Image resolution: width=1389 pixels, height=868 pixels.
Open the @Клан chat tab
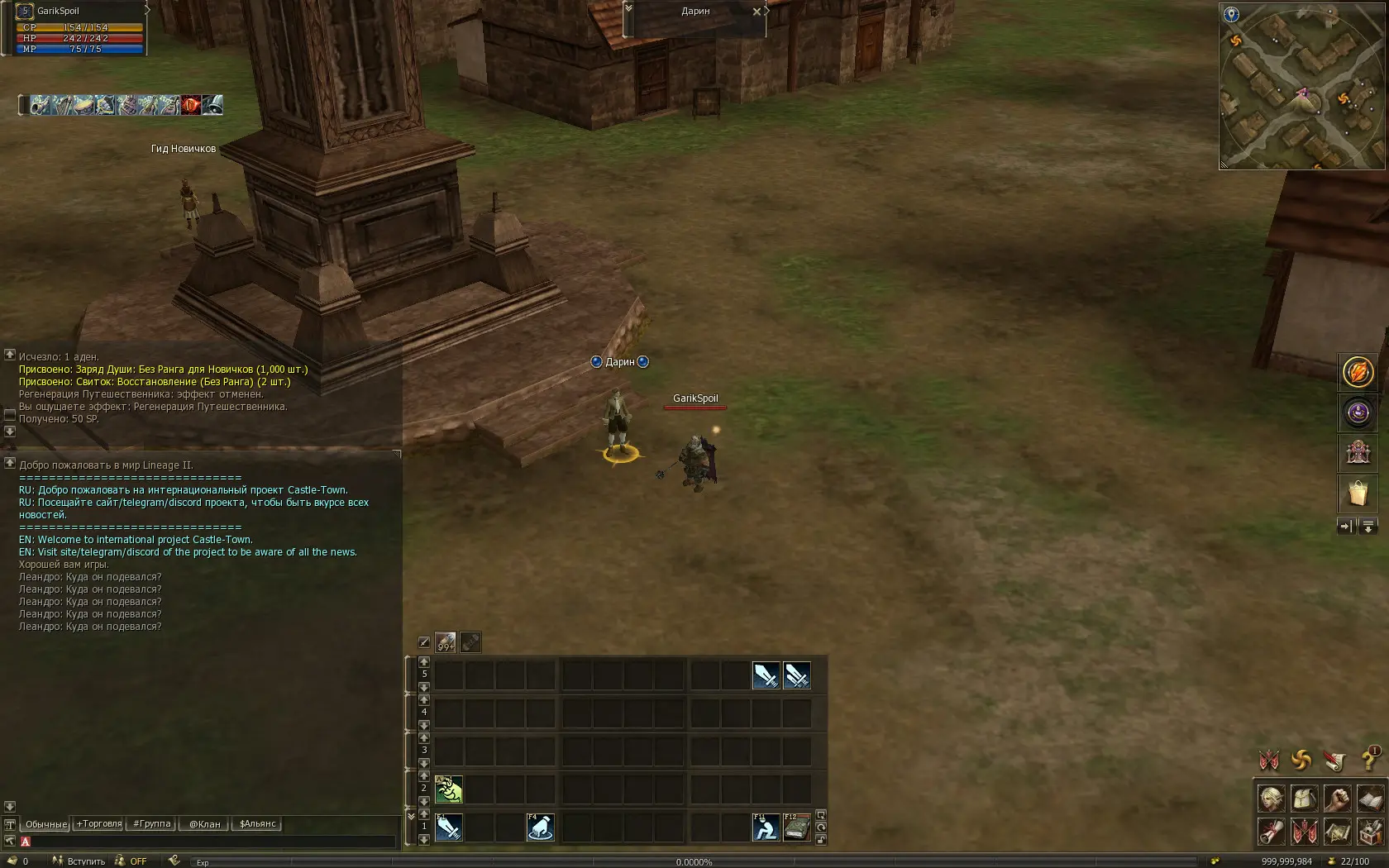(x=204, y=824)
